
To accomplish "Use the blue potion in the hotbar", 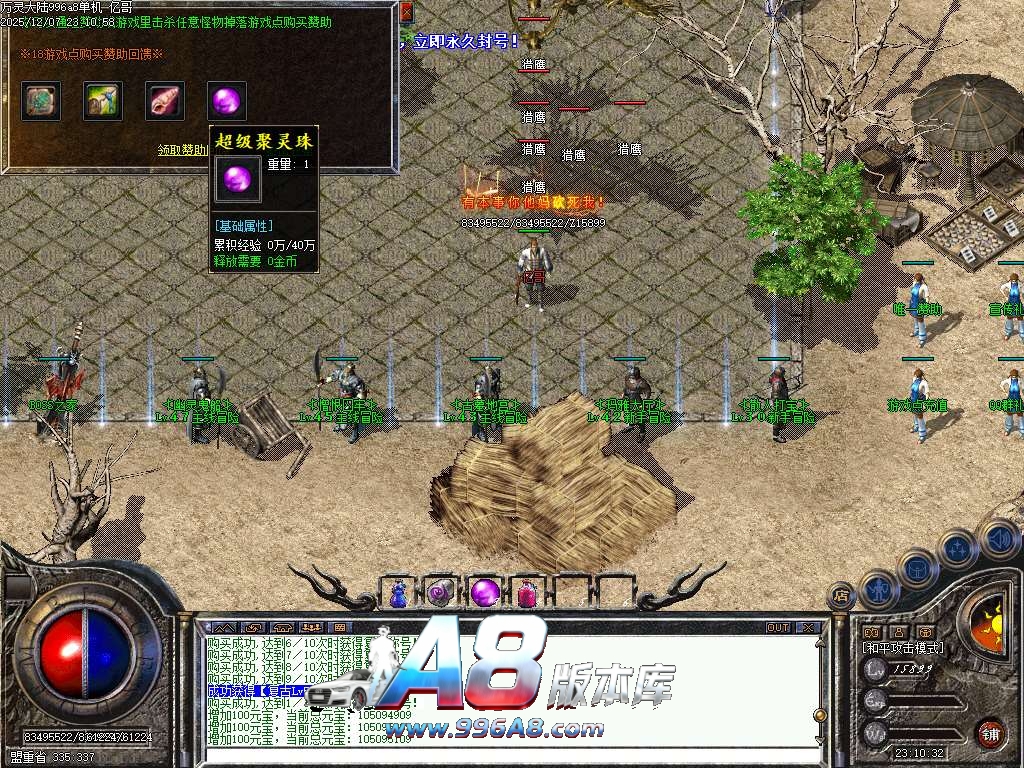I will tap(399, 592).
